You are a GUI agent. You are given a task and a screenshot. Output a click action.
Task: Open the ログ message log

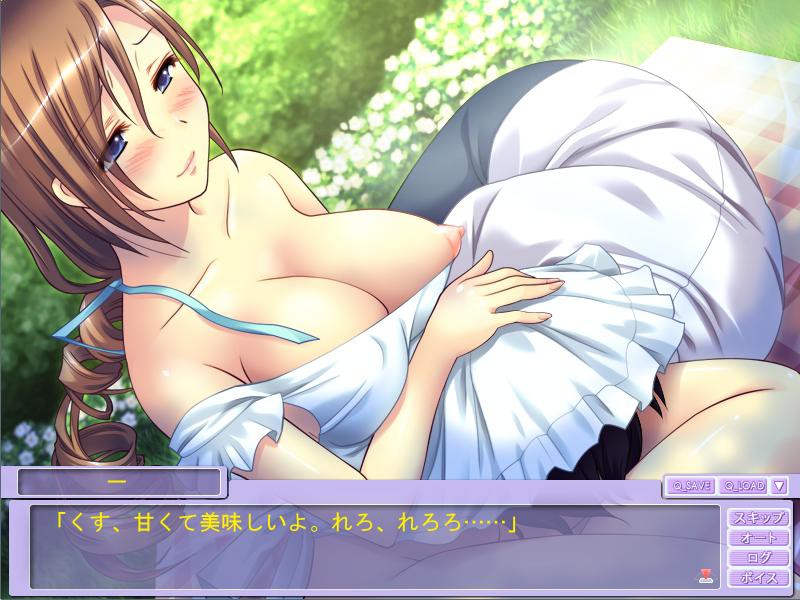click(x=759, y=558)
